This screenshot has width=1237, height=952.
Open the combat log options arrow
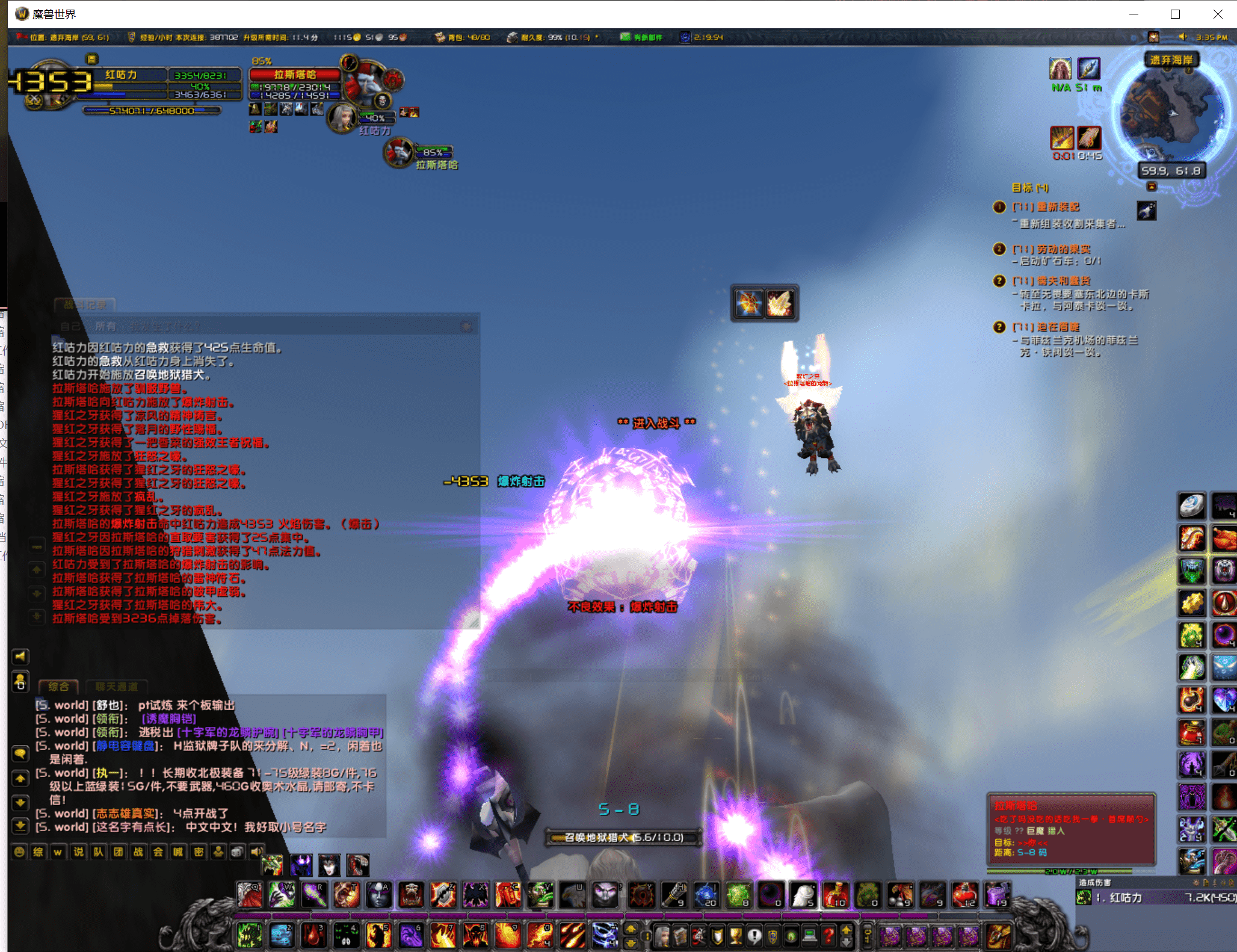[x=467, y=326]
